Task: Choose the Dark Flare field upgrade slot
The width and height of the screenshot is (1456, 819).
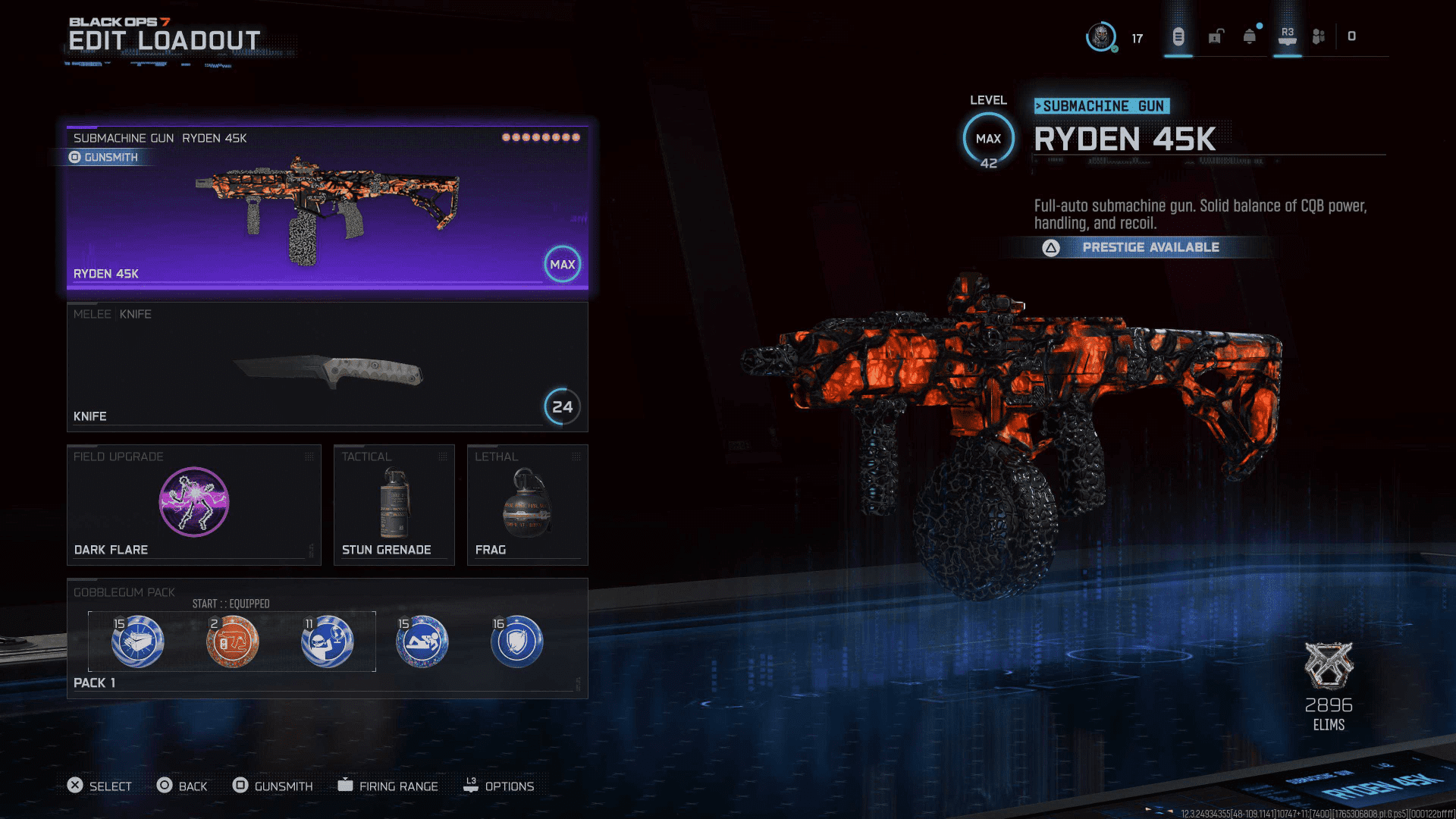Action: tap(193, 504)
